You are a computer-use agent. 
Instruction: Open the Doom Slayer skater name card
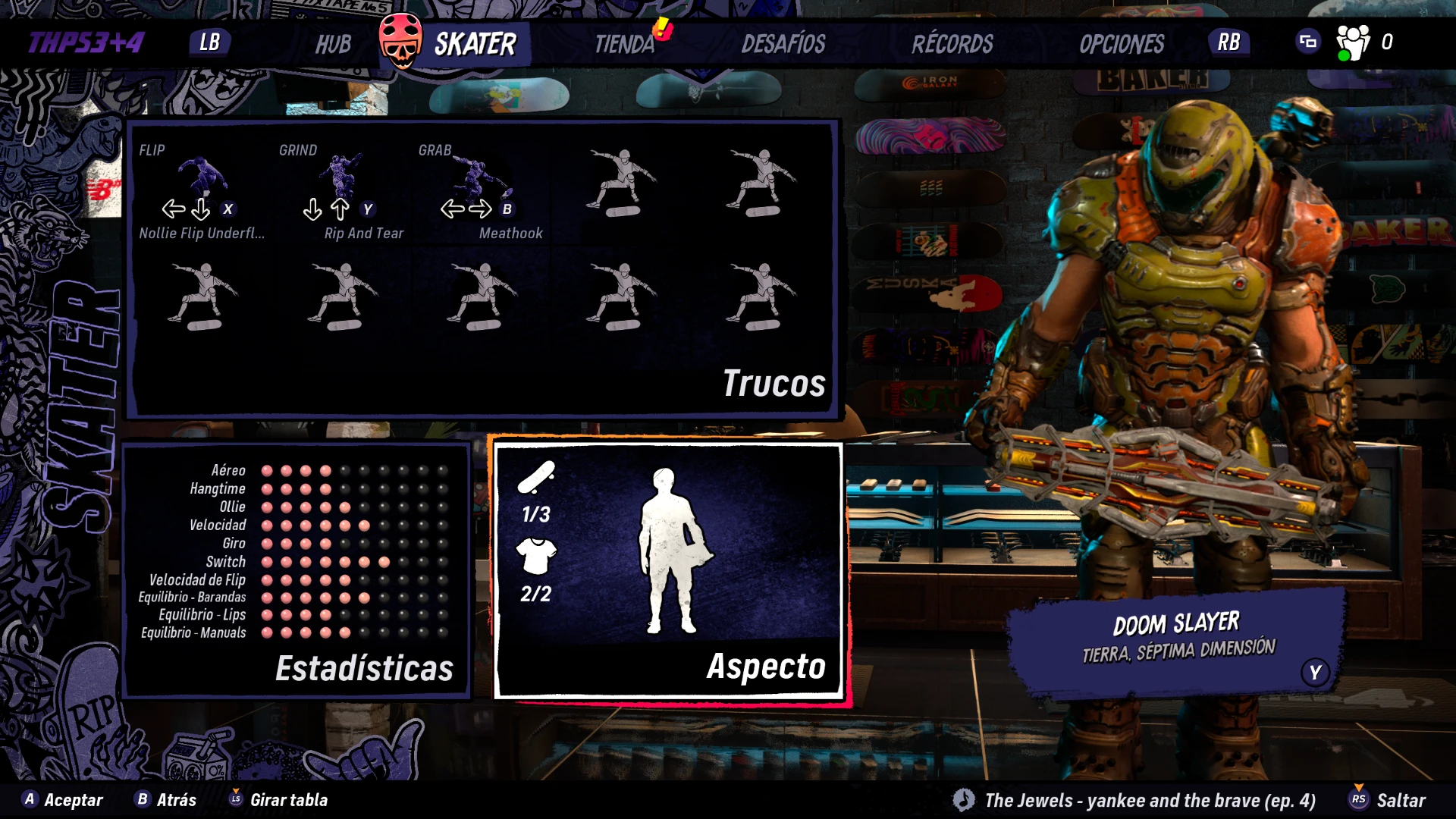tap(1178, 639)
